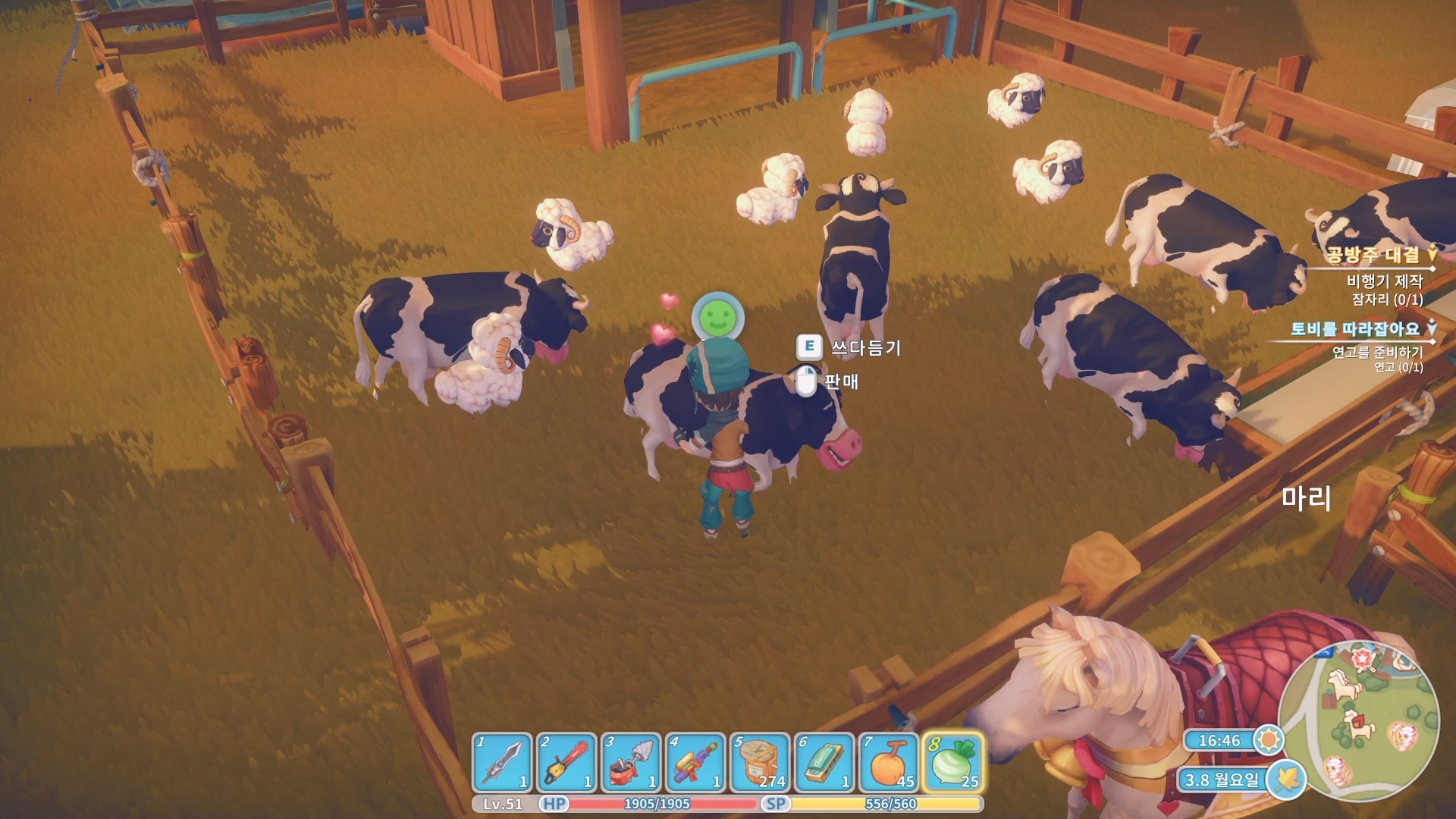
Task: Pick the wooden barrel stack of 274
Action: 760,761
